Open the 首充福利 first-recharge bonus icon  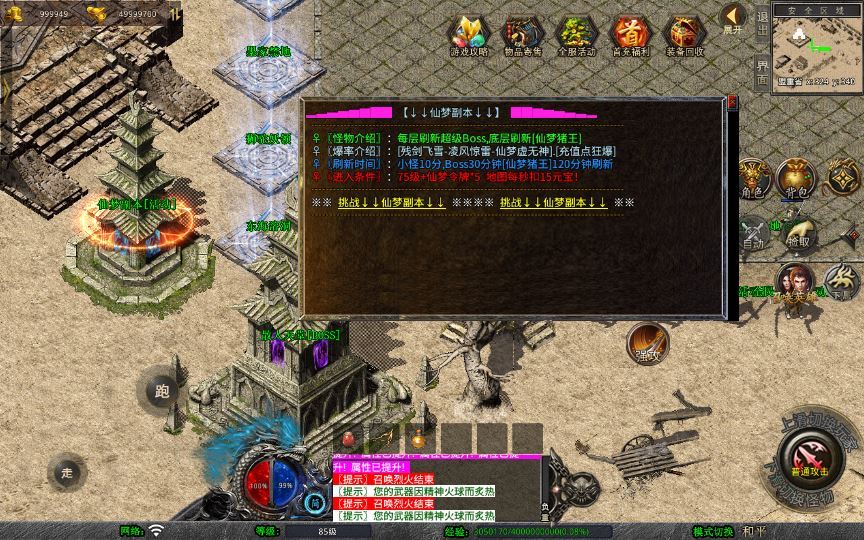[630, 35]
